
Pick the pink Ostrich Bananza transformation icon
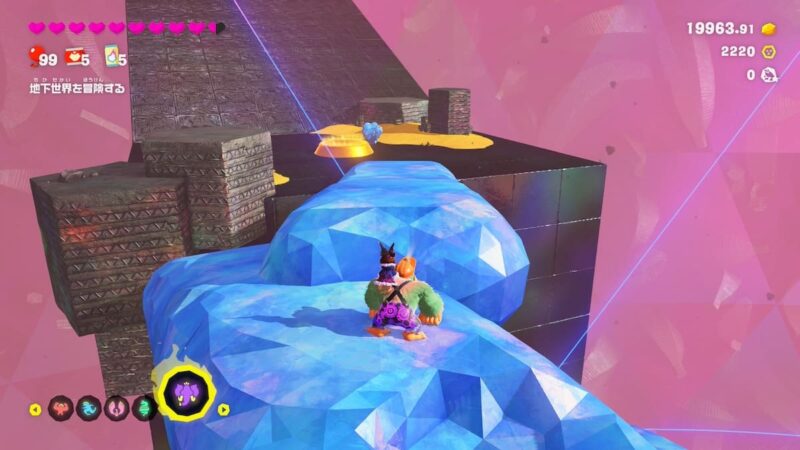pyautogui.click(x=116, y=408)
